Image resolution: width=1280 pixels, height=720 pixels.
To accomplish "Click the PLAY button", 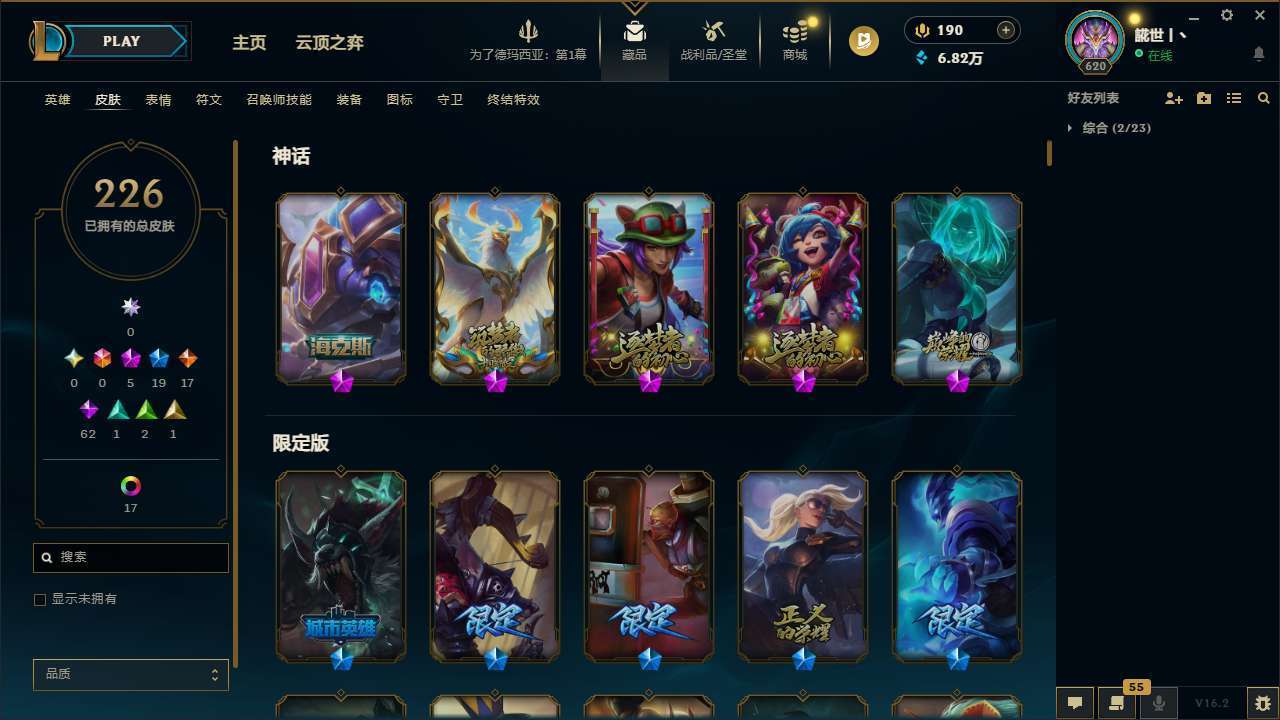I will (x=120, y=41).
